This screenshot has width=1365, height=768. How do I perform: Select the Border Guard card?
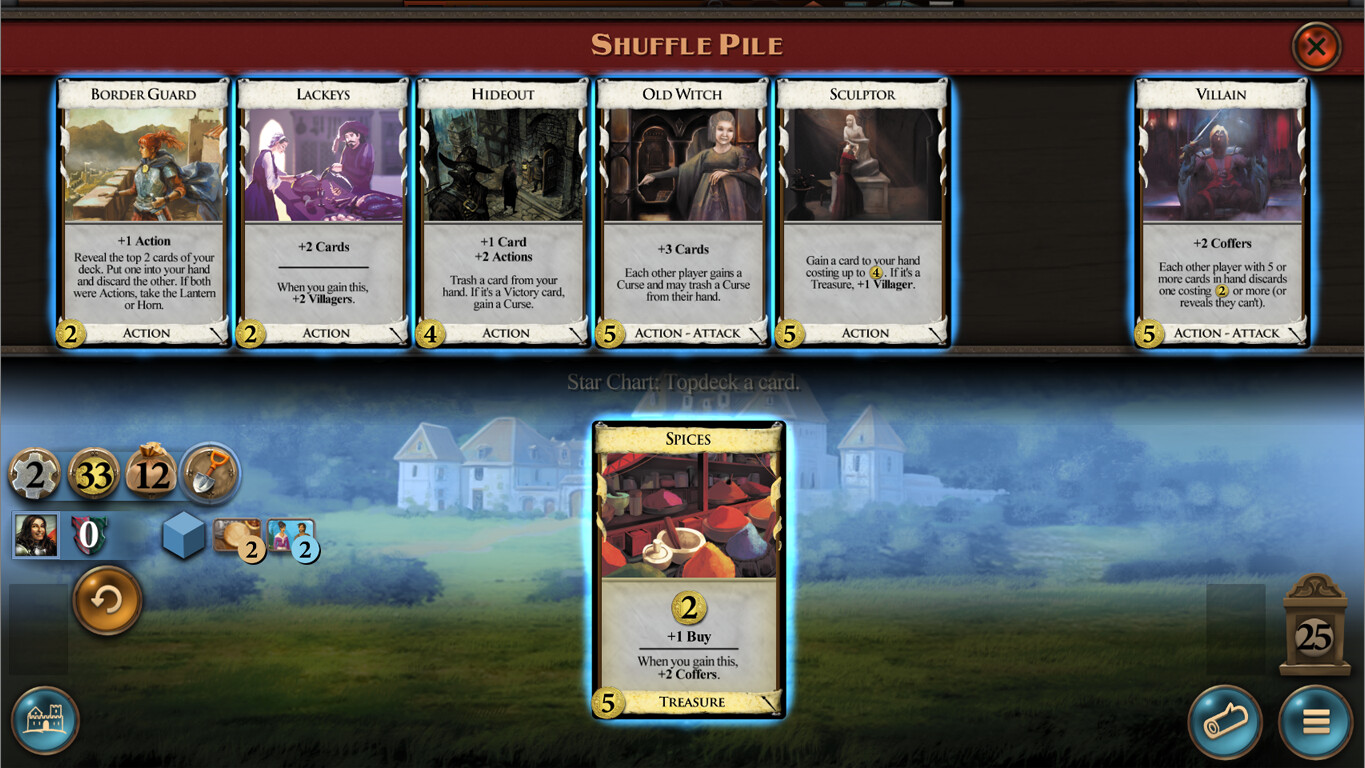(143, 212)
